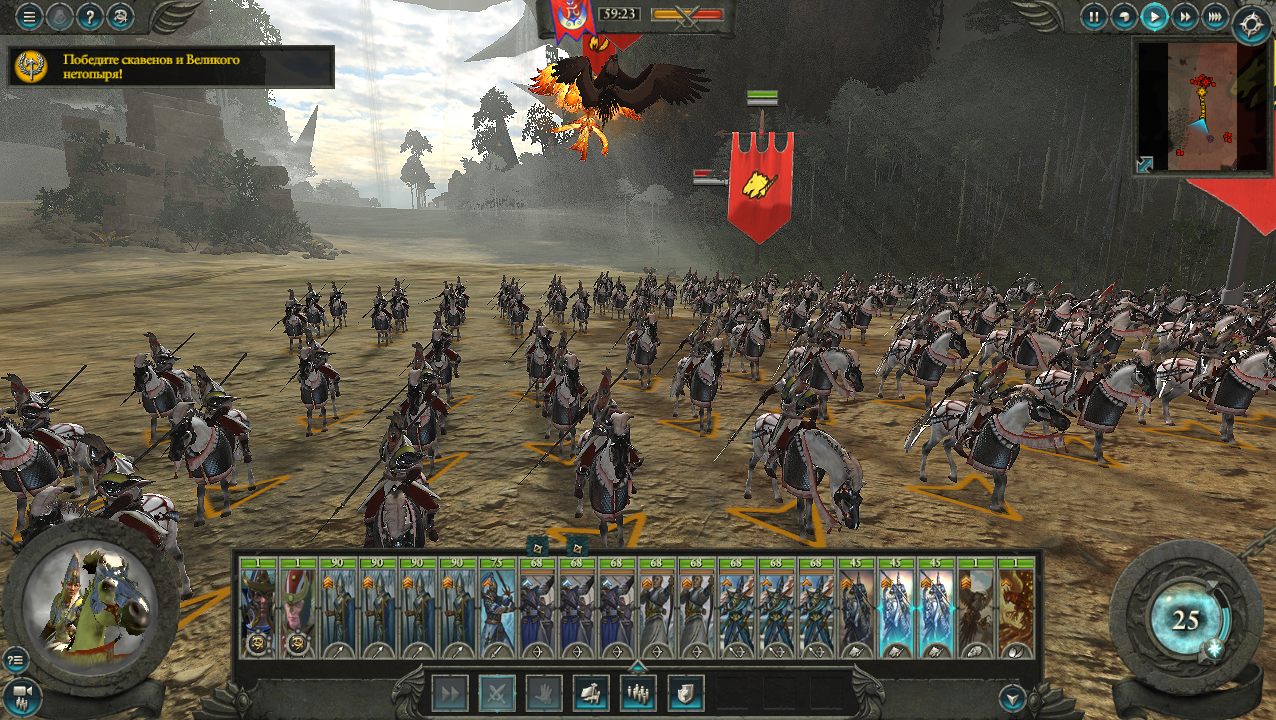Toggle the camera button in the bottom corner
Viewport: 1276px width, 720px height.
pyautogui.click(x=22, y=694)
